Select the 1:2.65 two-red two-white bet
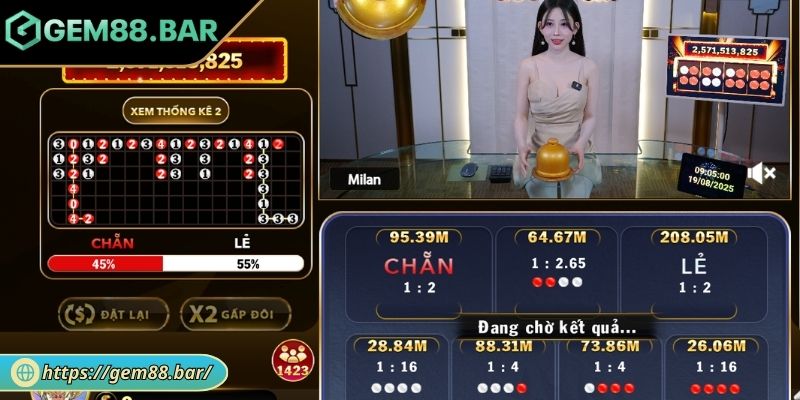 [556, 270]
